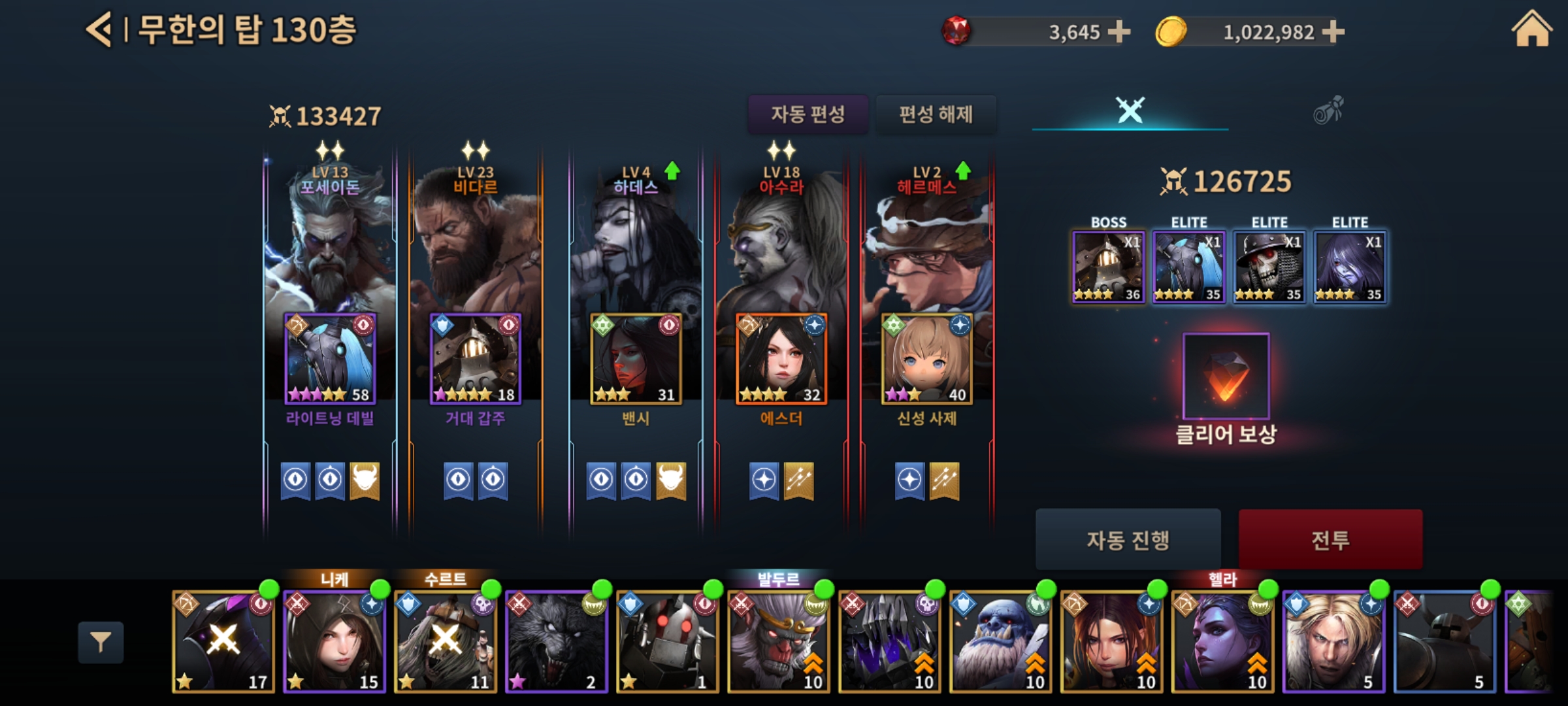Add more gold coins with plus button

(x=1333, y=31)
